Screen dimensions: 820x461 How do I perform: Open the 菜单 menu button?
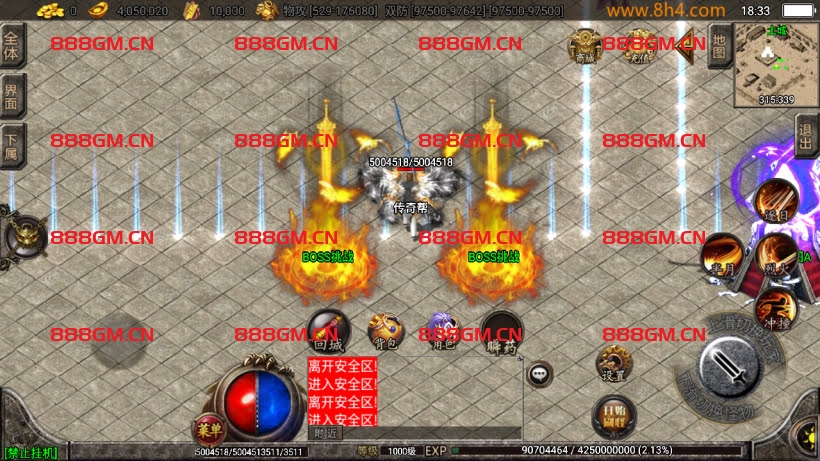click(x=209, y=428)
